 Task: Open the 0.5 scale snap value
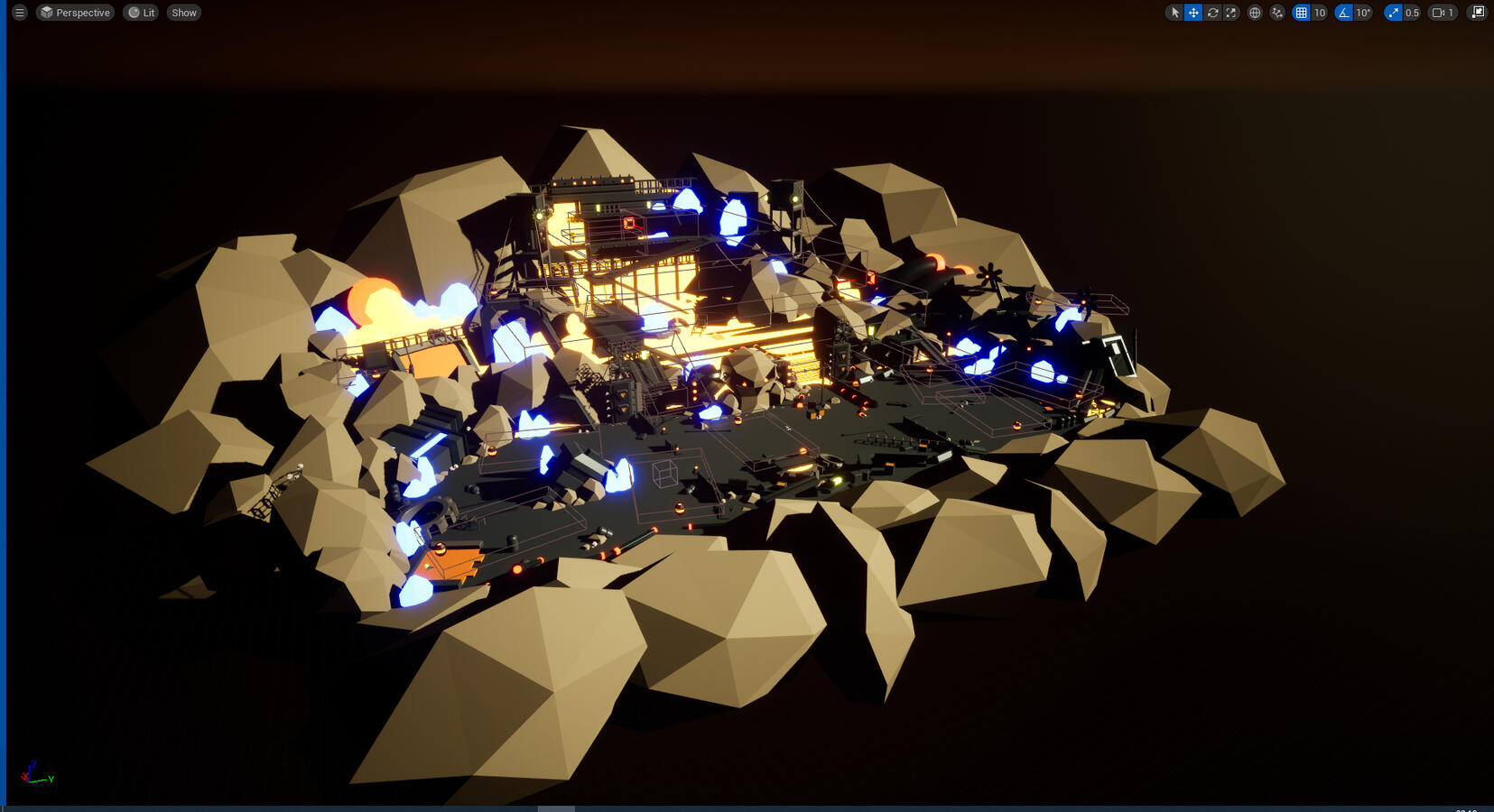pyautogui.click(x=1412, y=13)
